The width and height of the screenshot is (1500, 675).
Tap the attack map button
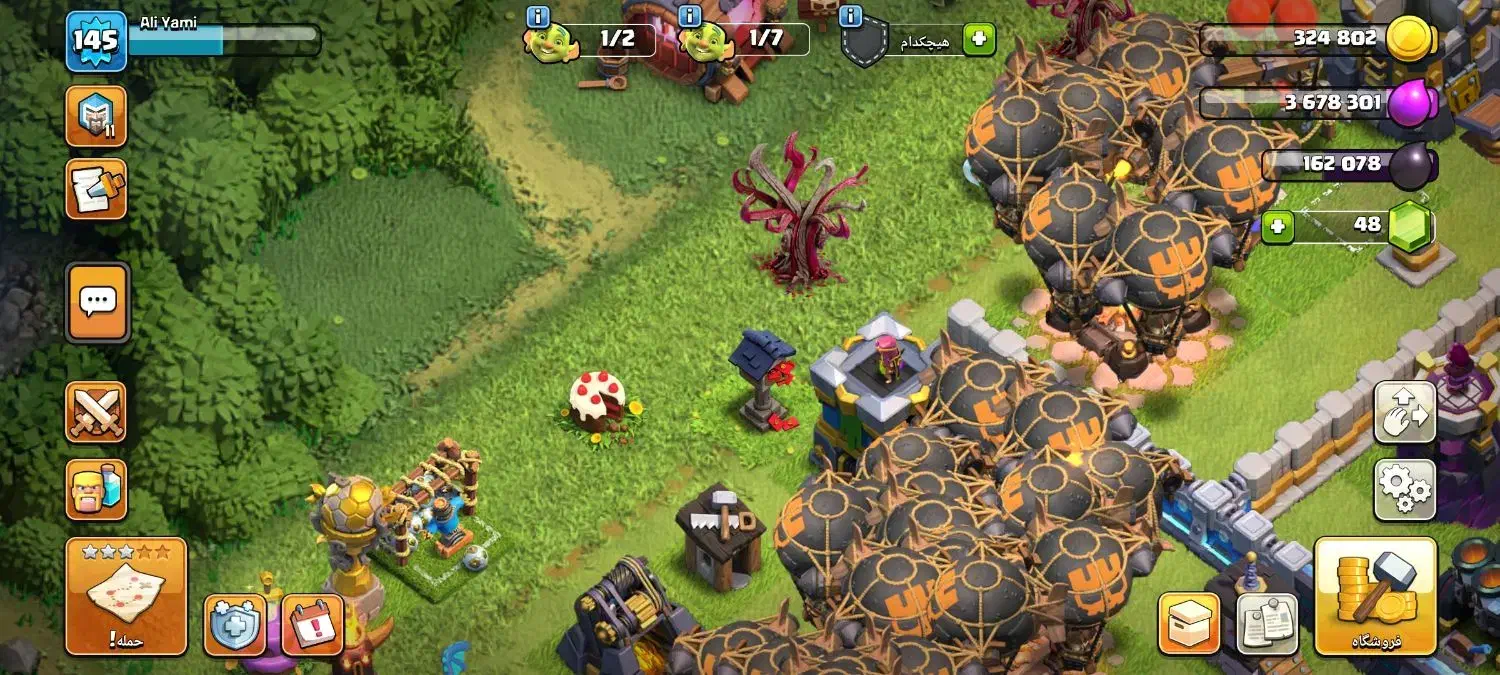126,596
